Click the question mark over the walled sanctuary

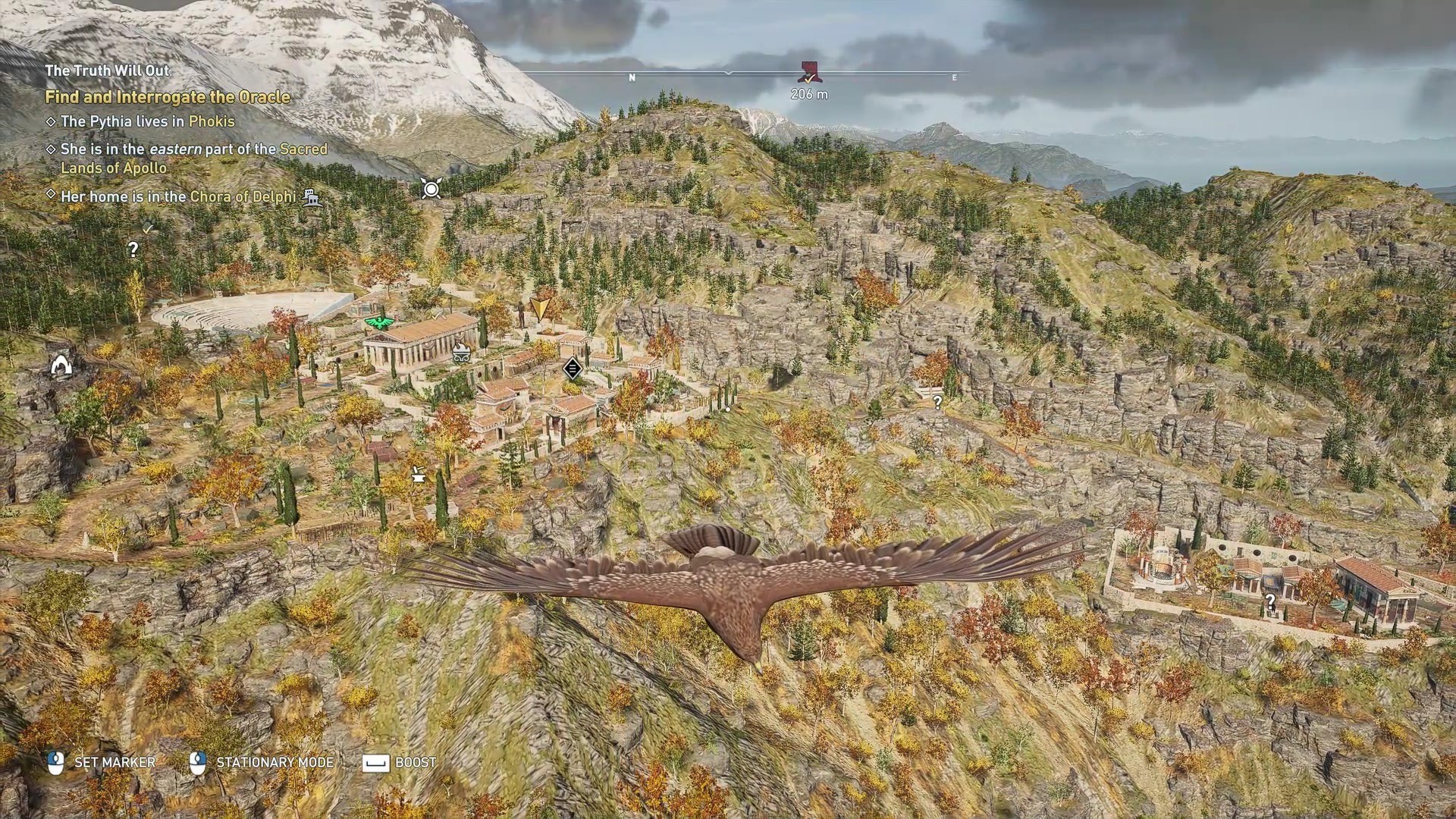pos(1270,603)
